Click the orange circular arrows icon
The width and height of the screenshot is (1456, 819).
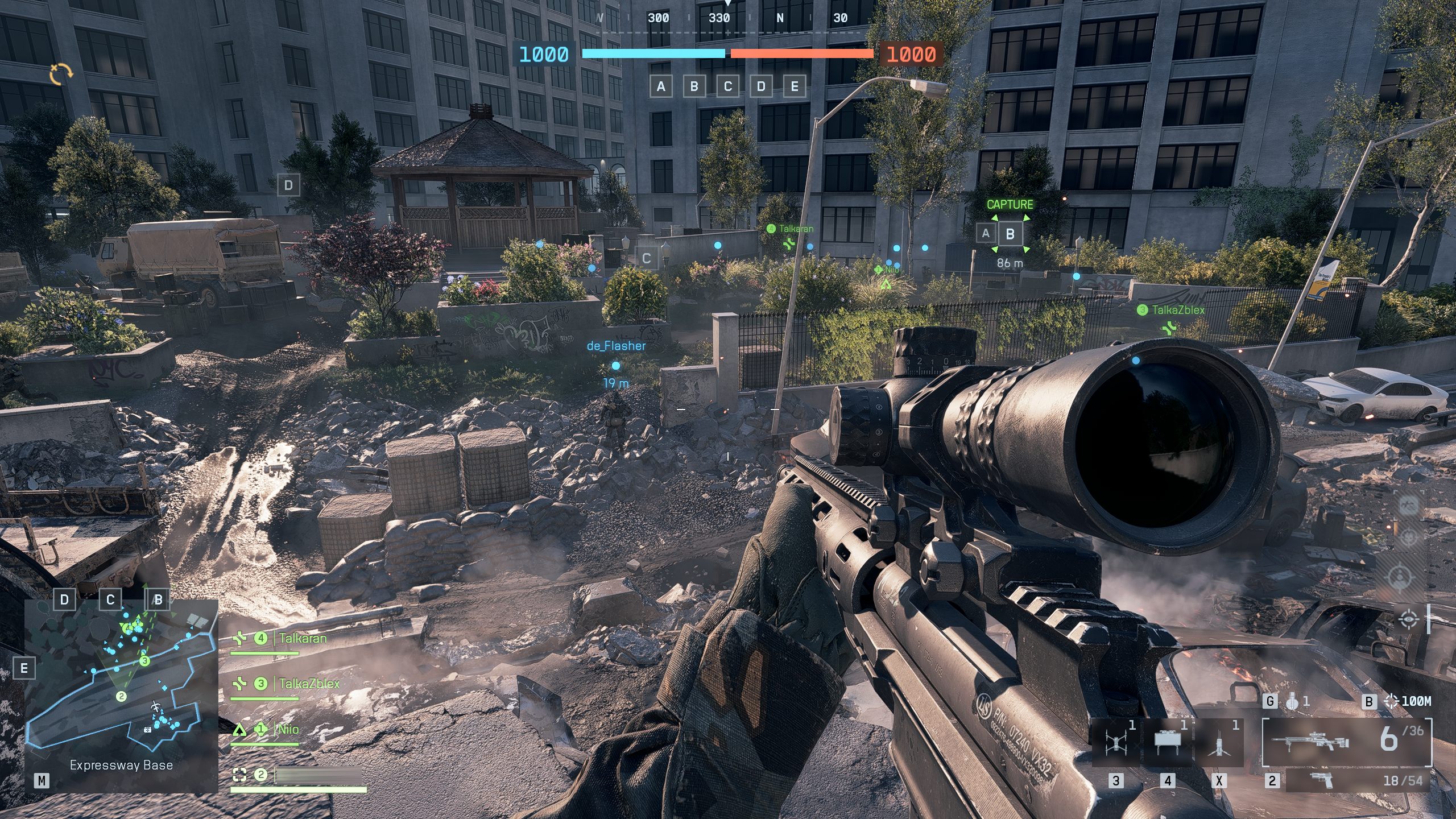(61, 74)
